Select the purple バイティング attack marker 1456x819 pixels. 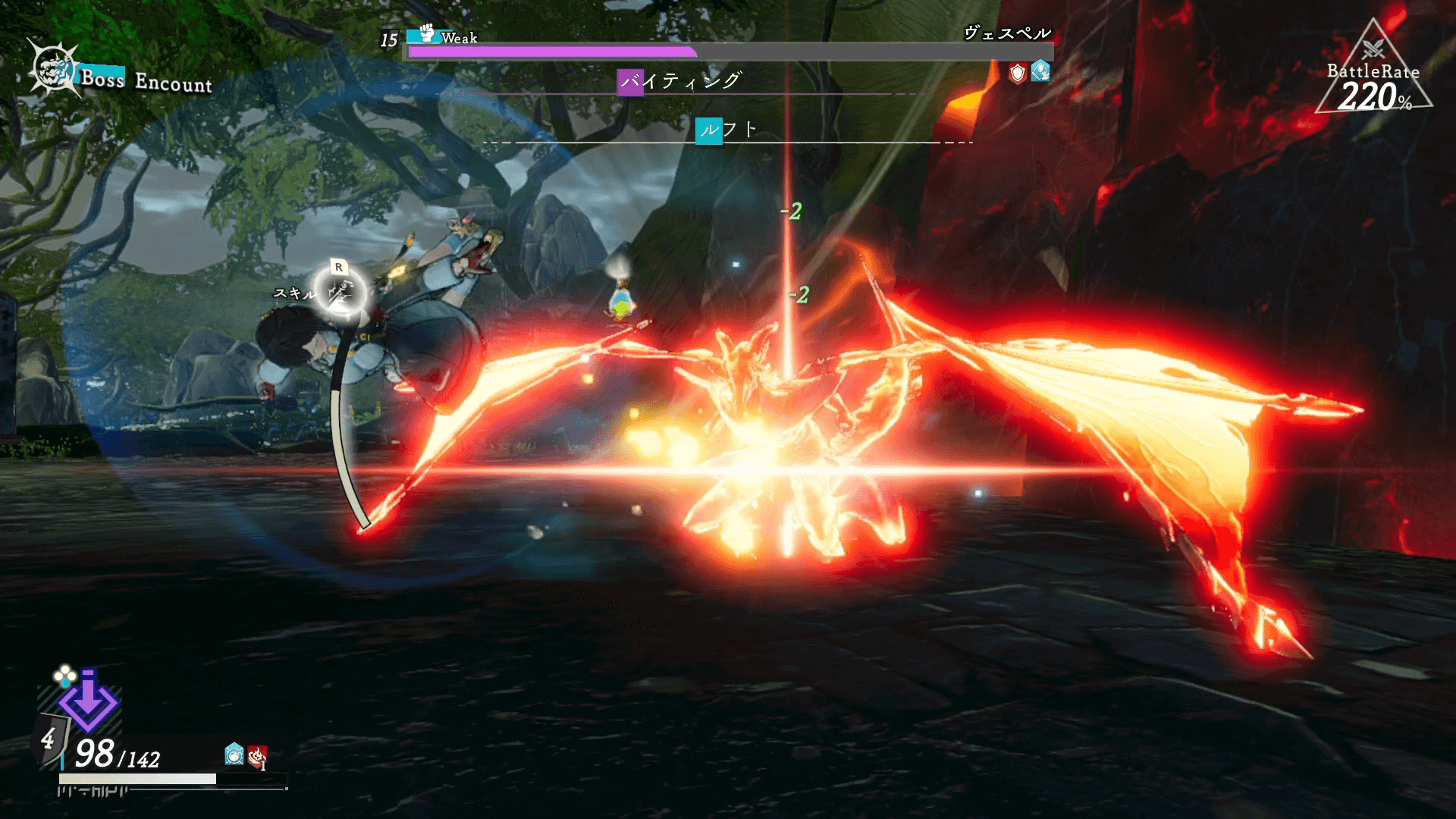pos(630,82)
